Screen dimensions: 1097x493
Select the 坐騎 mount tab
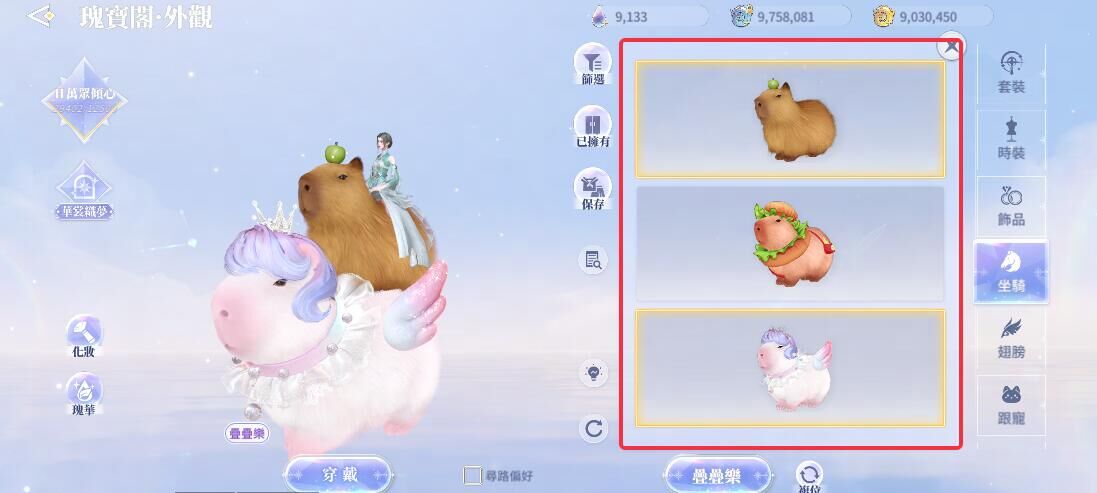(x=1011, y=272)
